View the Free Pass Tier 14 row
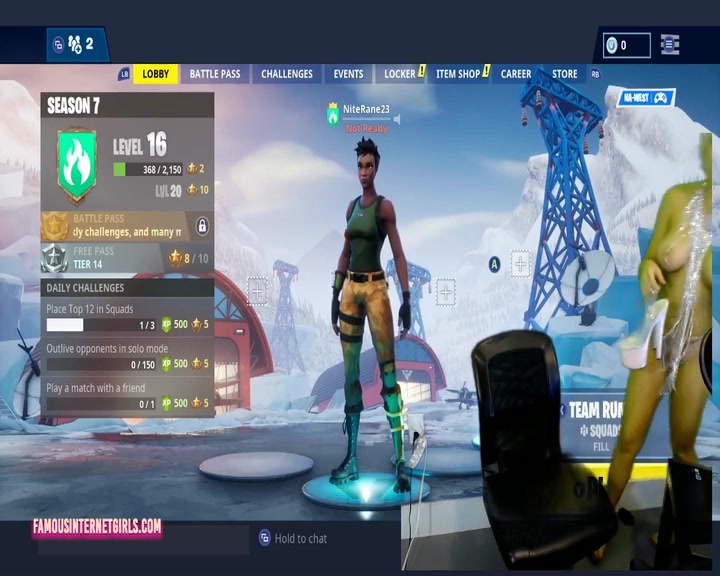 pyautogui.click(x=127, y=258)
